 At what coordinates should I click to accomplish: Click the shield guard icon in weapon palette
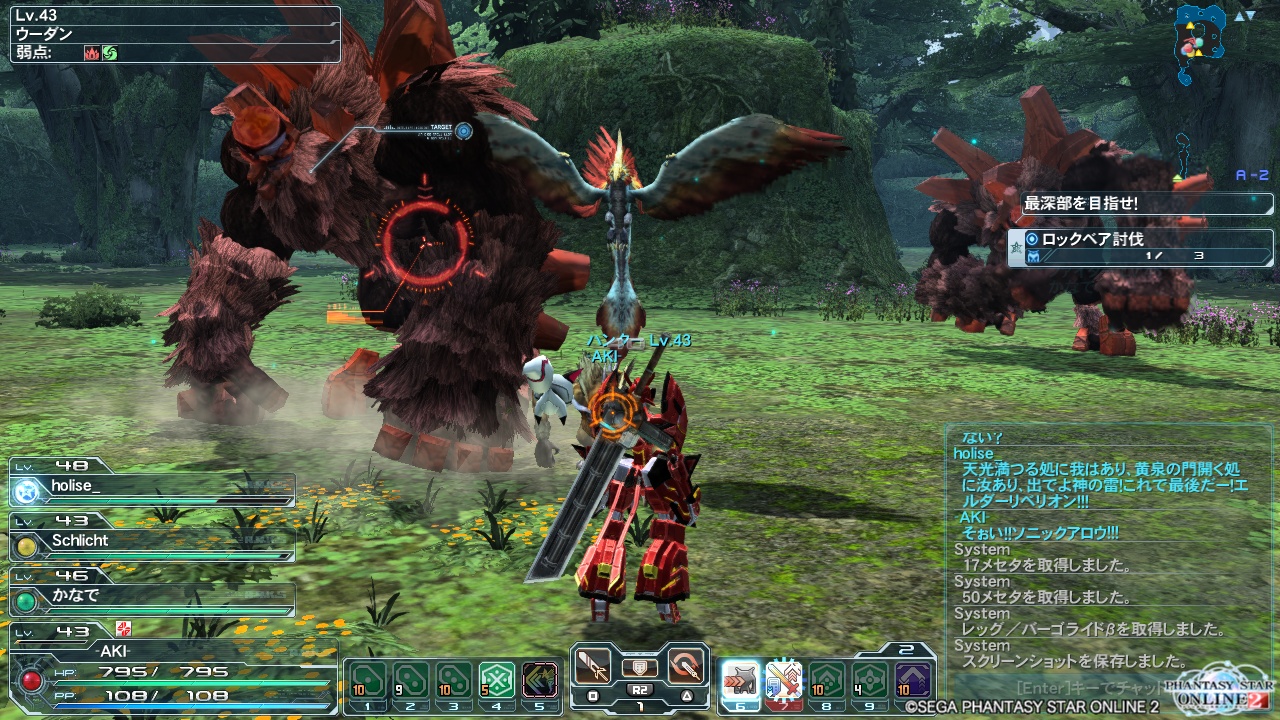(639, 667)
